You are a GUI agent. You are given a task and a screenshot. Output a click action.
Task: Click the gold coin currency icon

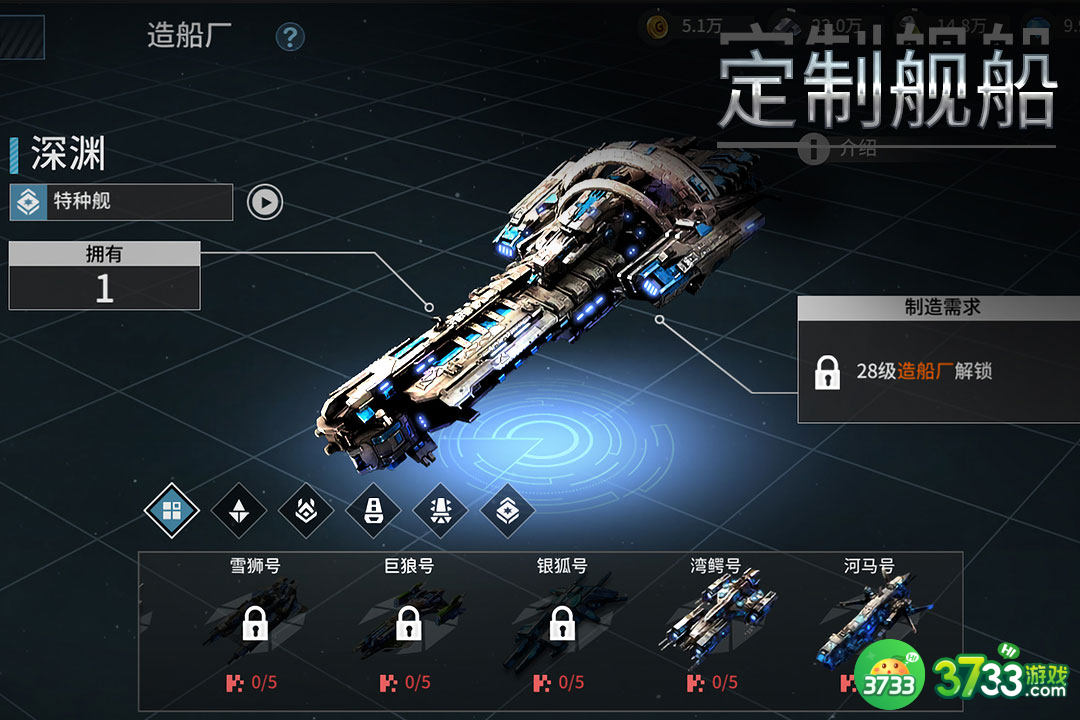tap(657, 26)
